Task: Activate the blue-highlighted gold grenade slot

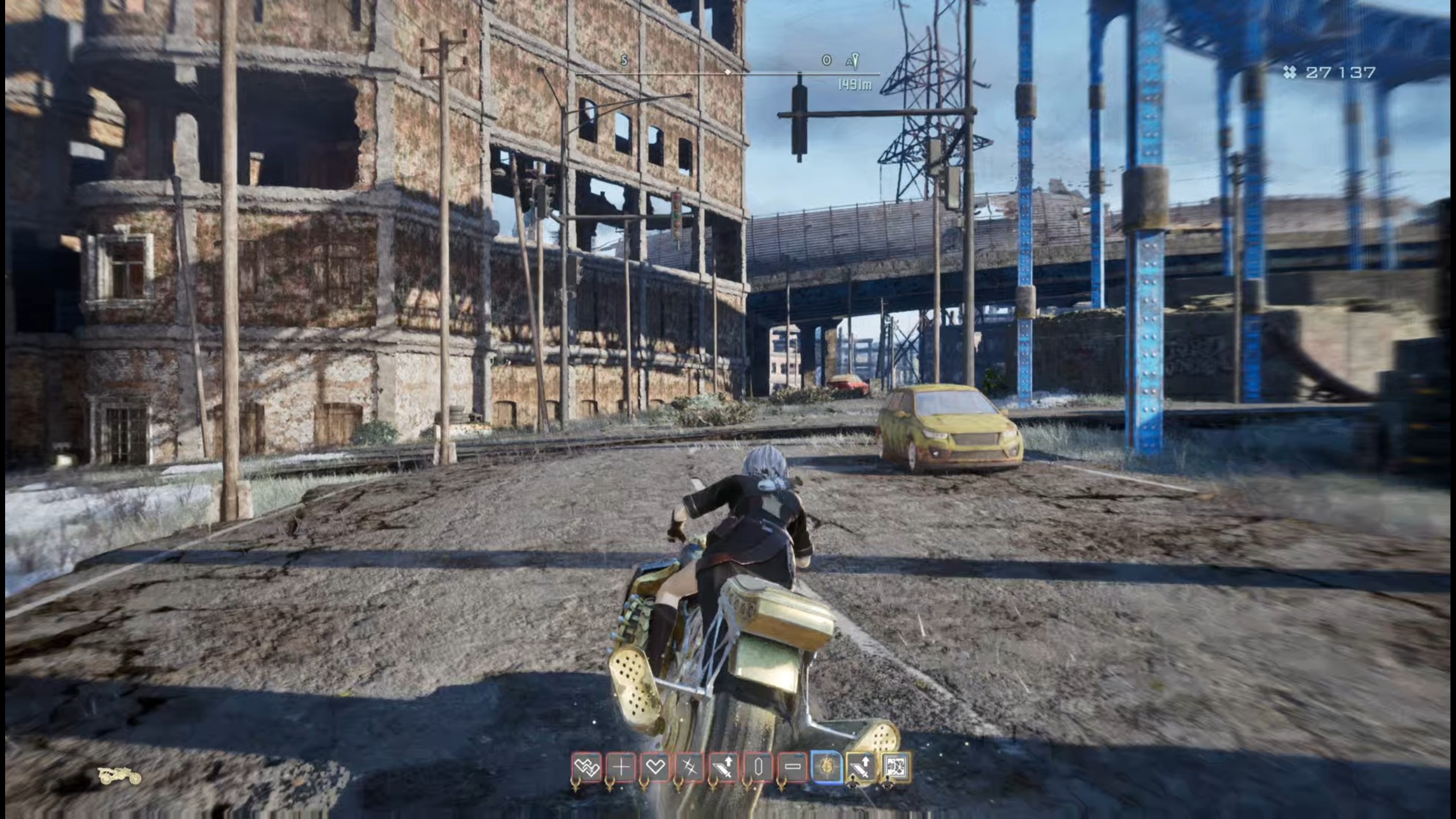Action: point(826,767)
